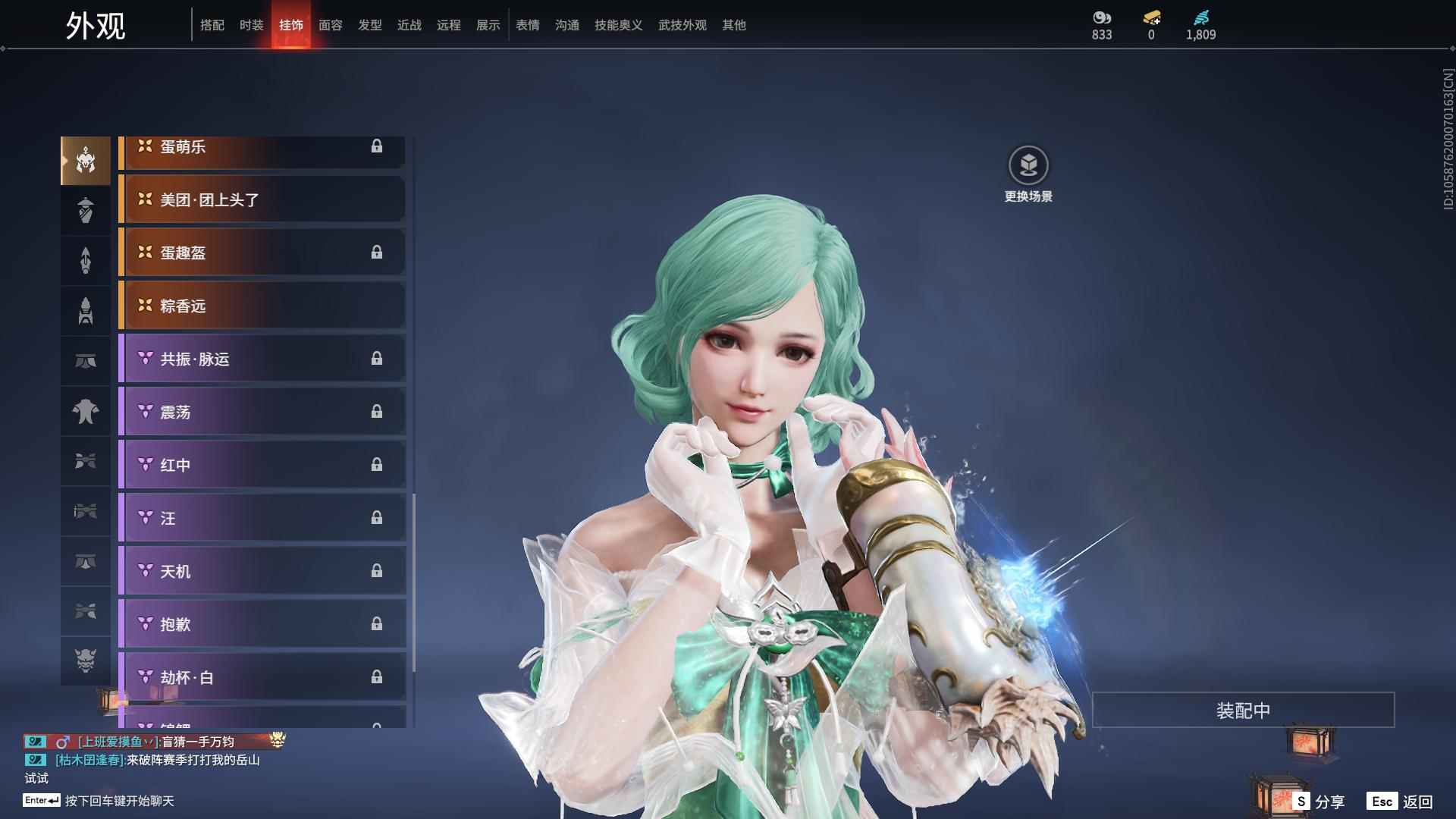Screen dimensions: 1456x819
Task: Pick the 红中 accessory row
Action: click(262, 465)
